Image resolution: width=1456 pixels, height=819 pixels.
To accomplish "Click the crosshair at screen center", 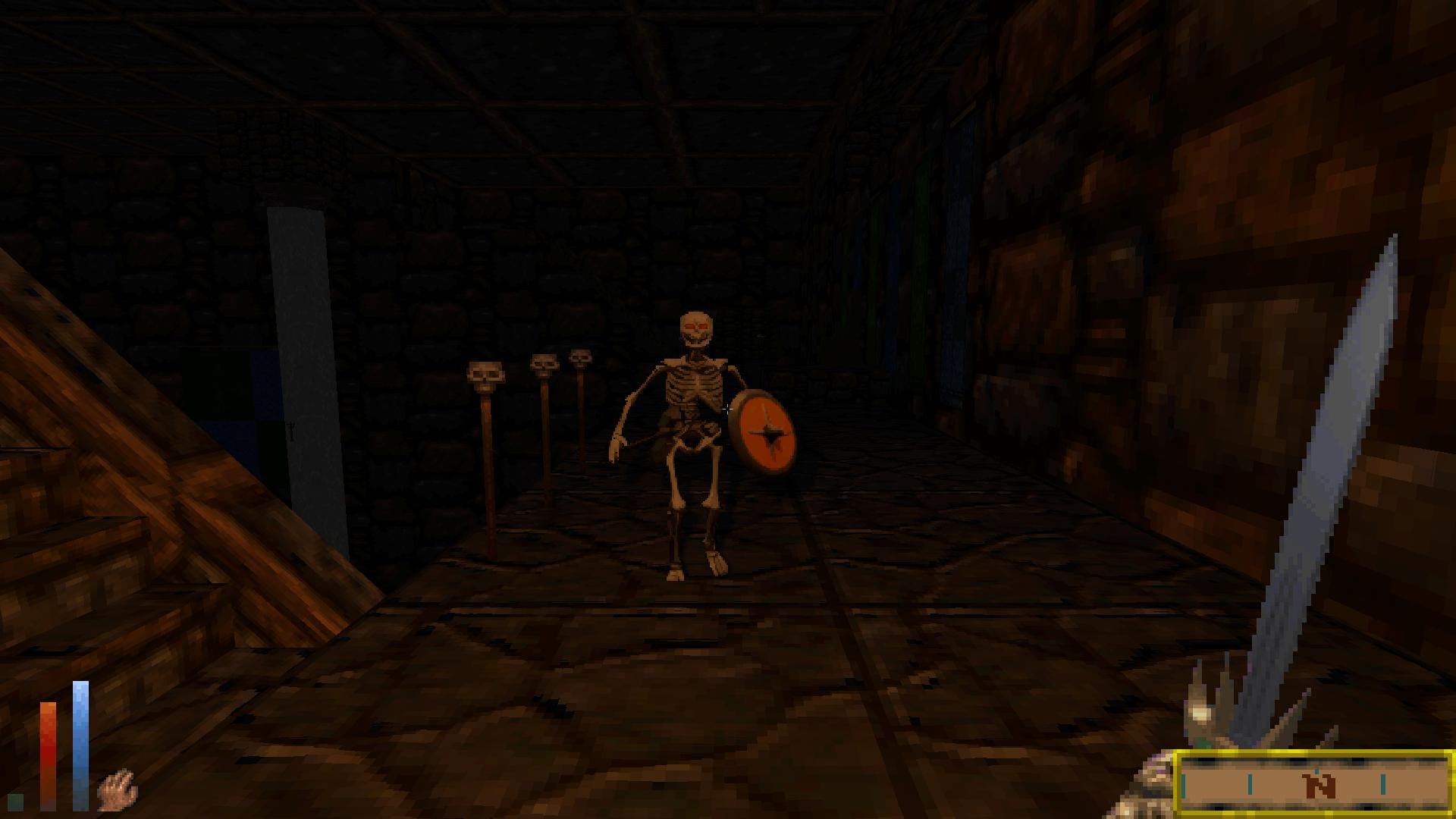I will (x=728, y=409).
